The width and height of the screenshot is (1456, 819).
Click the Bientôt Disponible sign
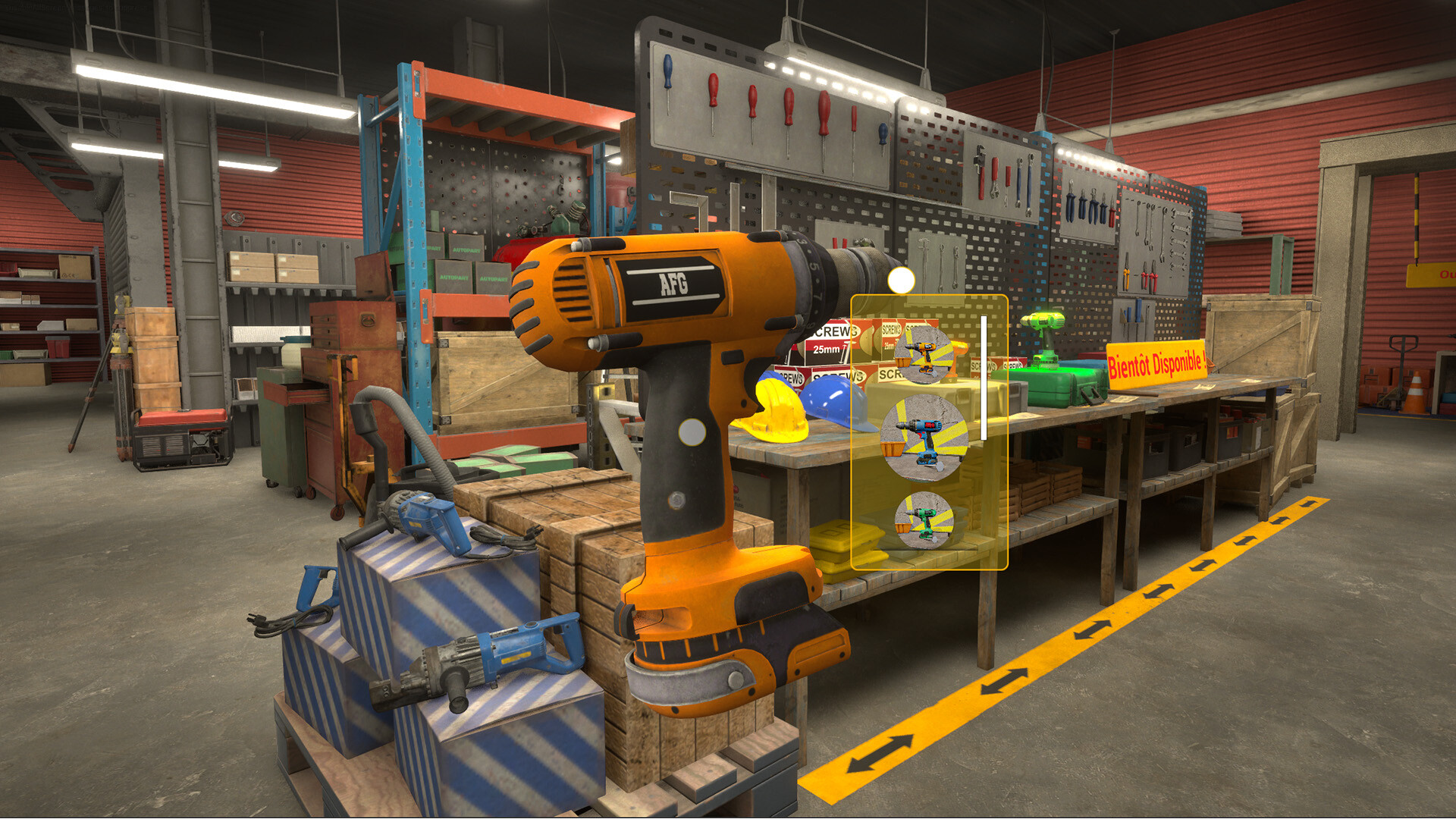(1156, 364)
